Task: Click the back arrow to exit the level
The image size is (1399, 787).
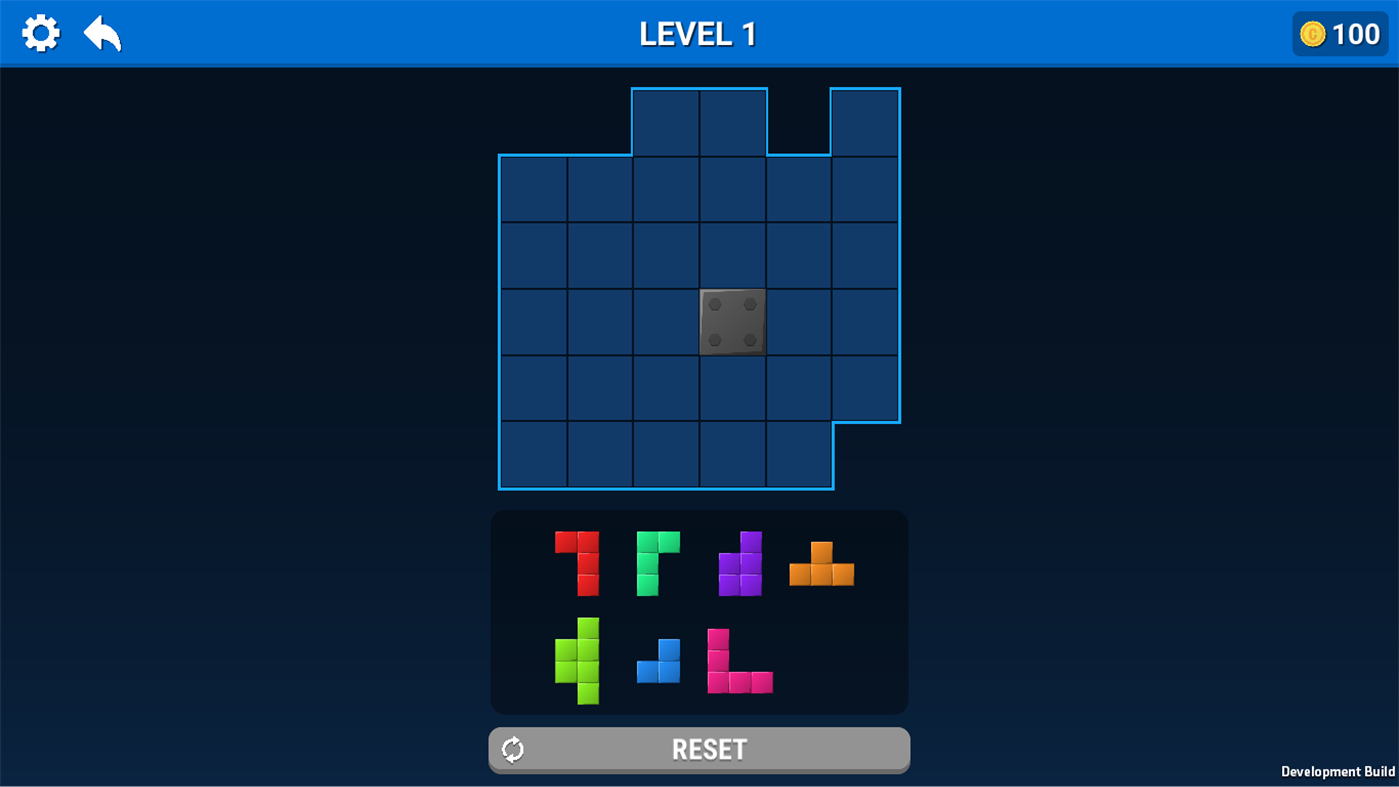Action: pyautogui.click(x=100, y=32)
